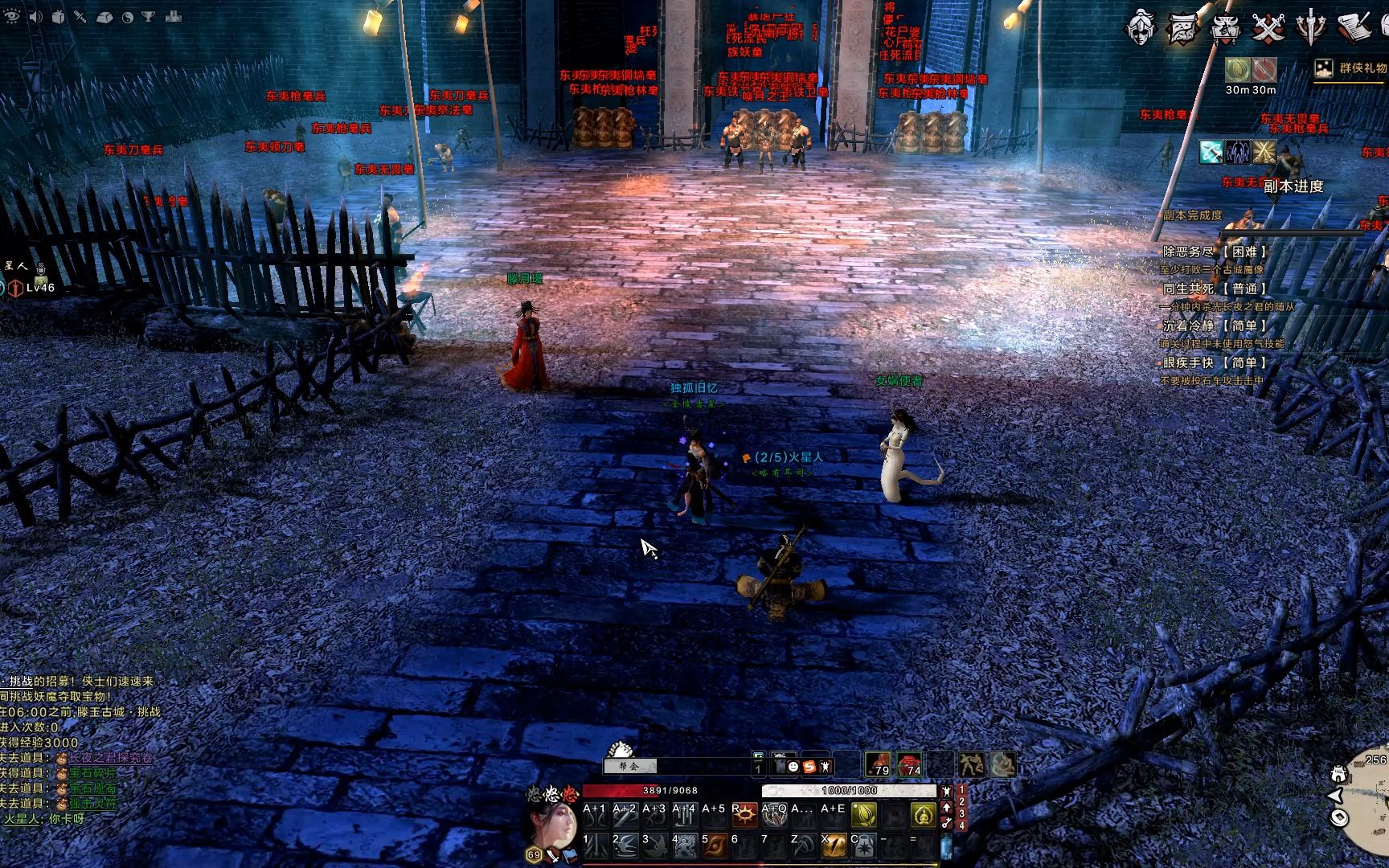
Task: Activate the orange eye skill in slot 5
Action: point(714,845)
